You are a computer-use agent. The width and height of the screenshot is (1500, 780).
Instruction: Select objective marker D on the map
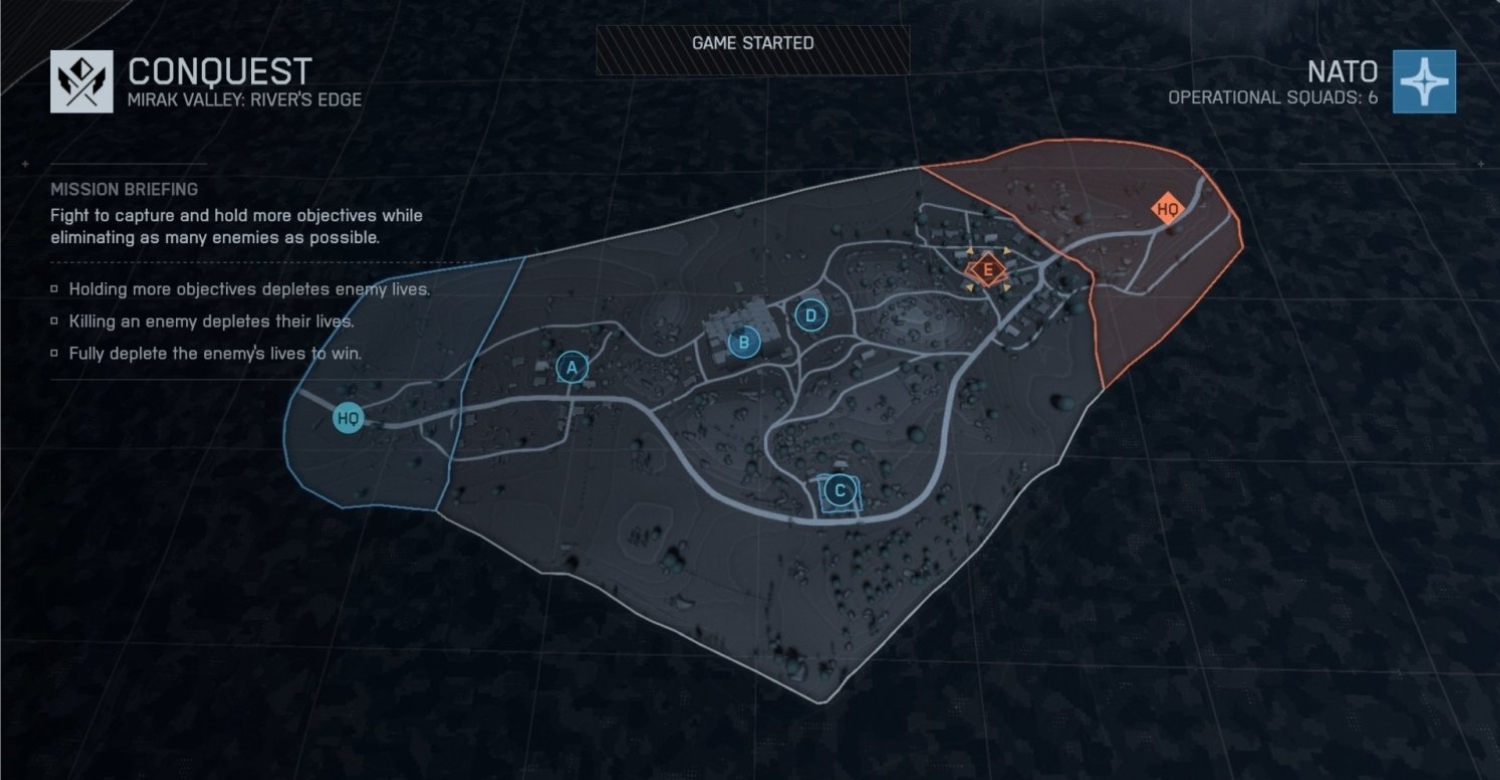(810, 314)
